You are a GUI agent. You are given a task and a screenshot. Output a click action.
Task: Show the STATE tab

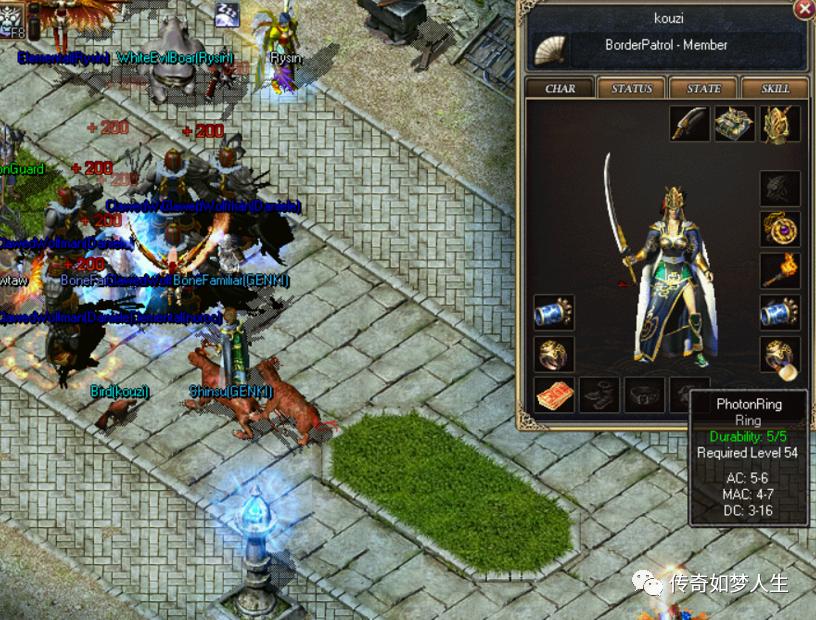[x=704, y=88]
